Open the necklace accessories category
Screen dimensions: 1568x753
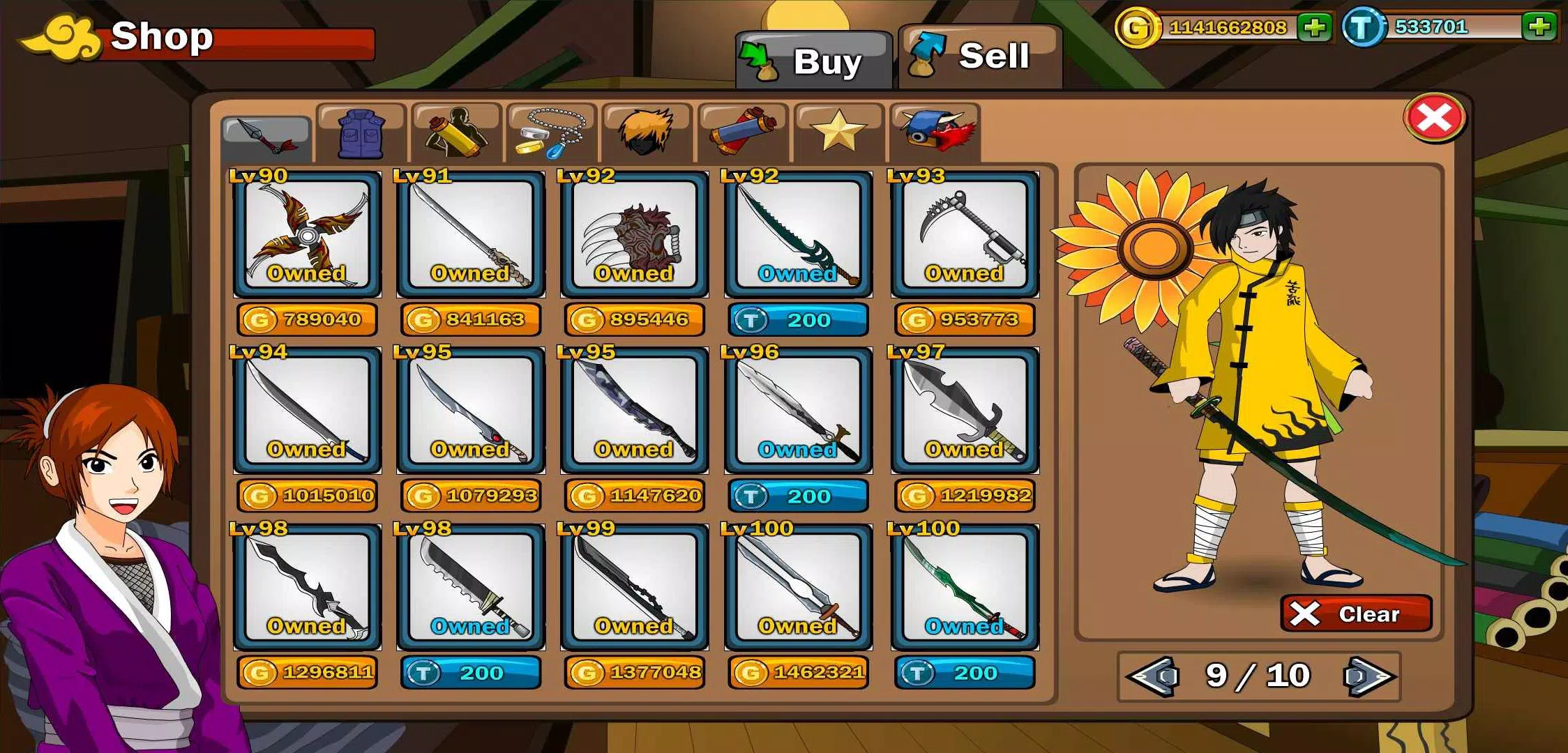[x=552, y=132]
